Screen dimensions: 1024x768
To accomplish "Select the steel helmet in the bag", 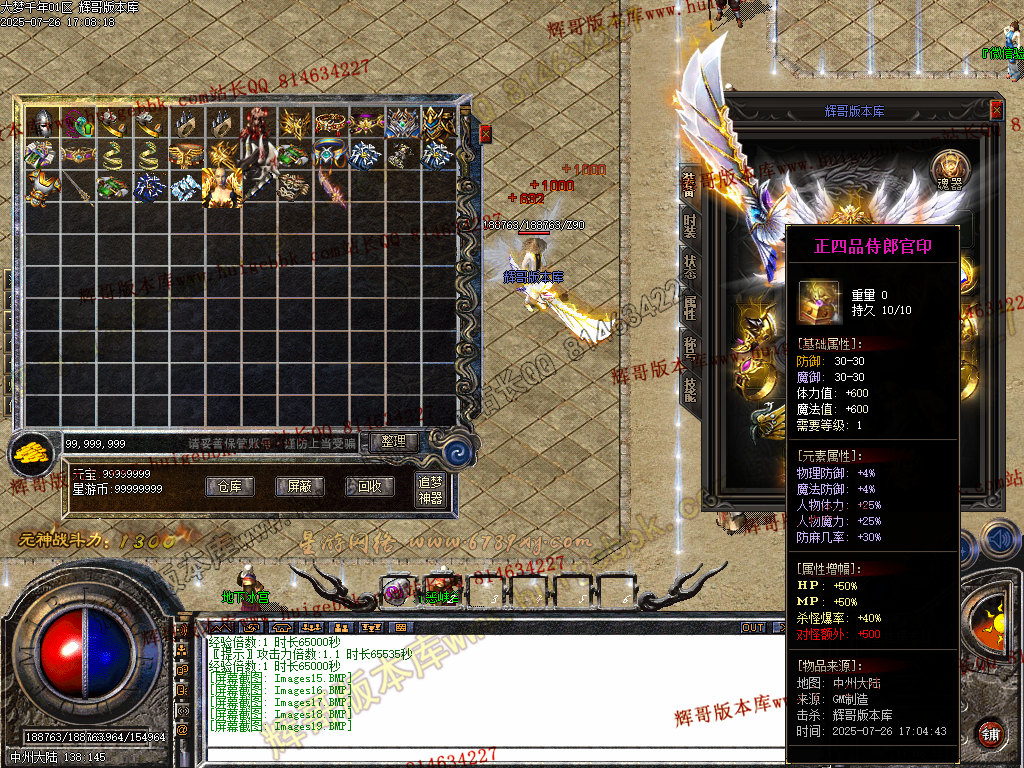I will tap(42, 122).
